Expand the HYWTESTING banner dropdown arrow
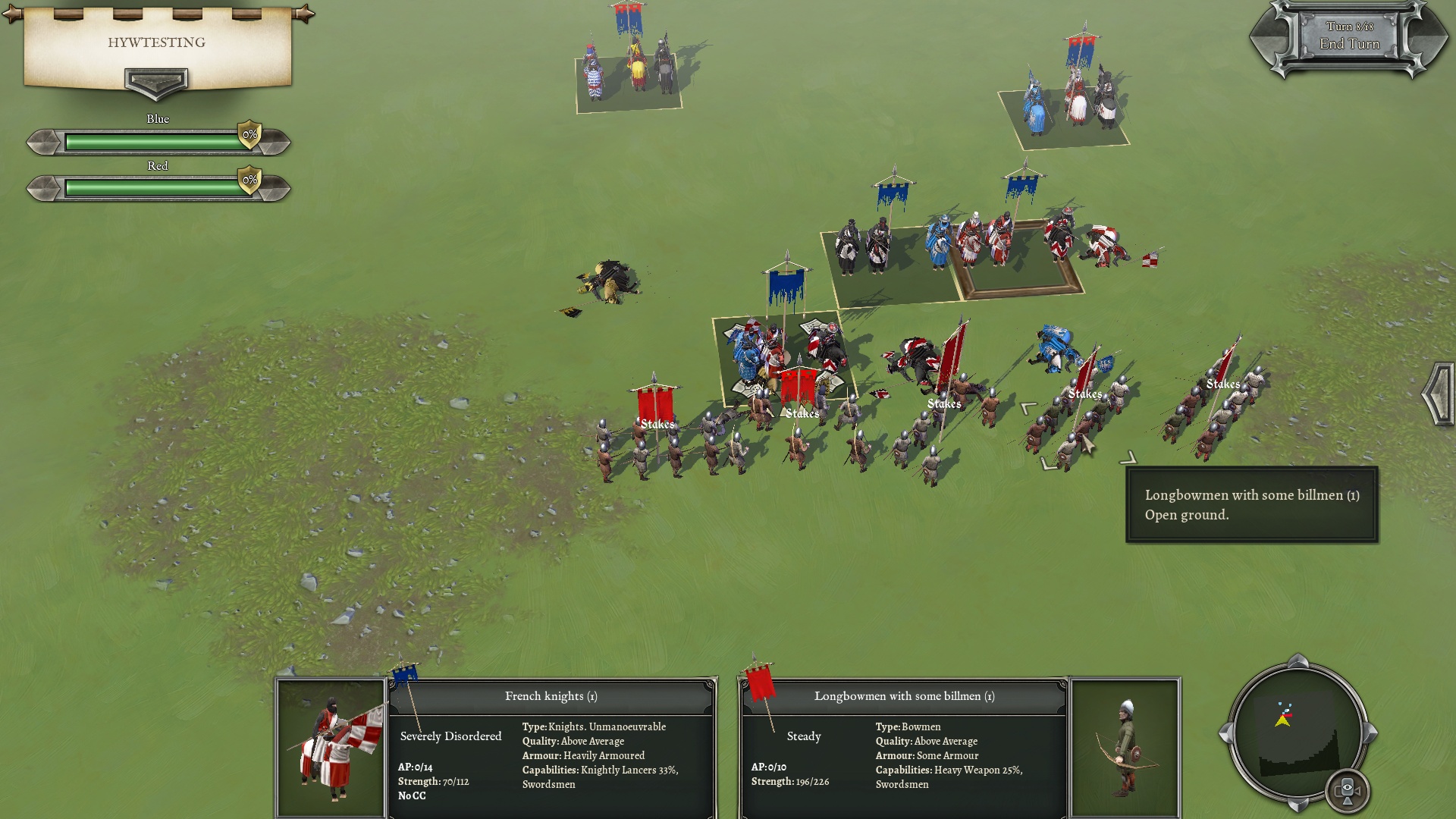This screenshot has width=1456, height=819. pyautogui.click(x=155, y=82)
